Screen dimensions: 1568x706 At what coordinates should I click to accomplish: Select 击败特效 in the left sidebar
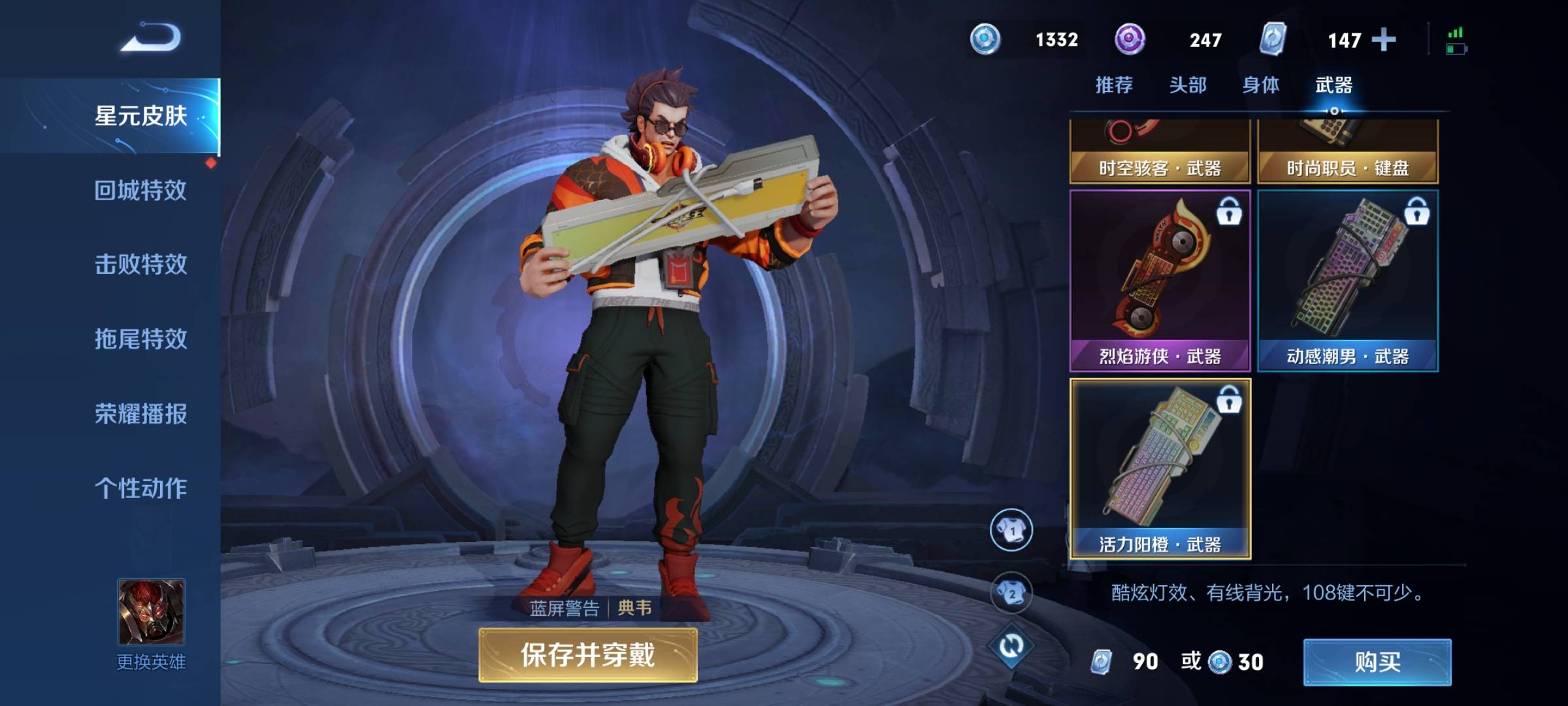pyautogui.click(x=139, y=265)
